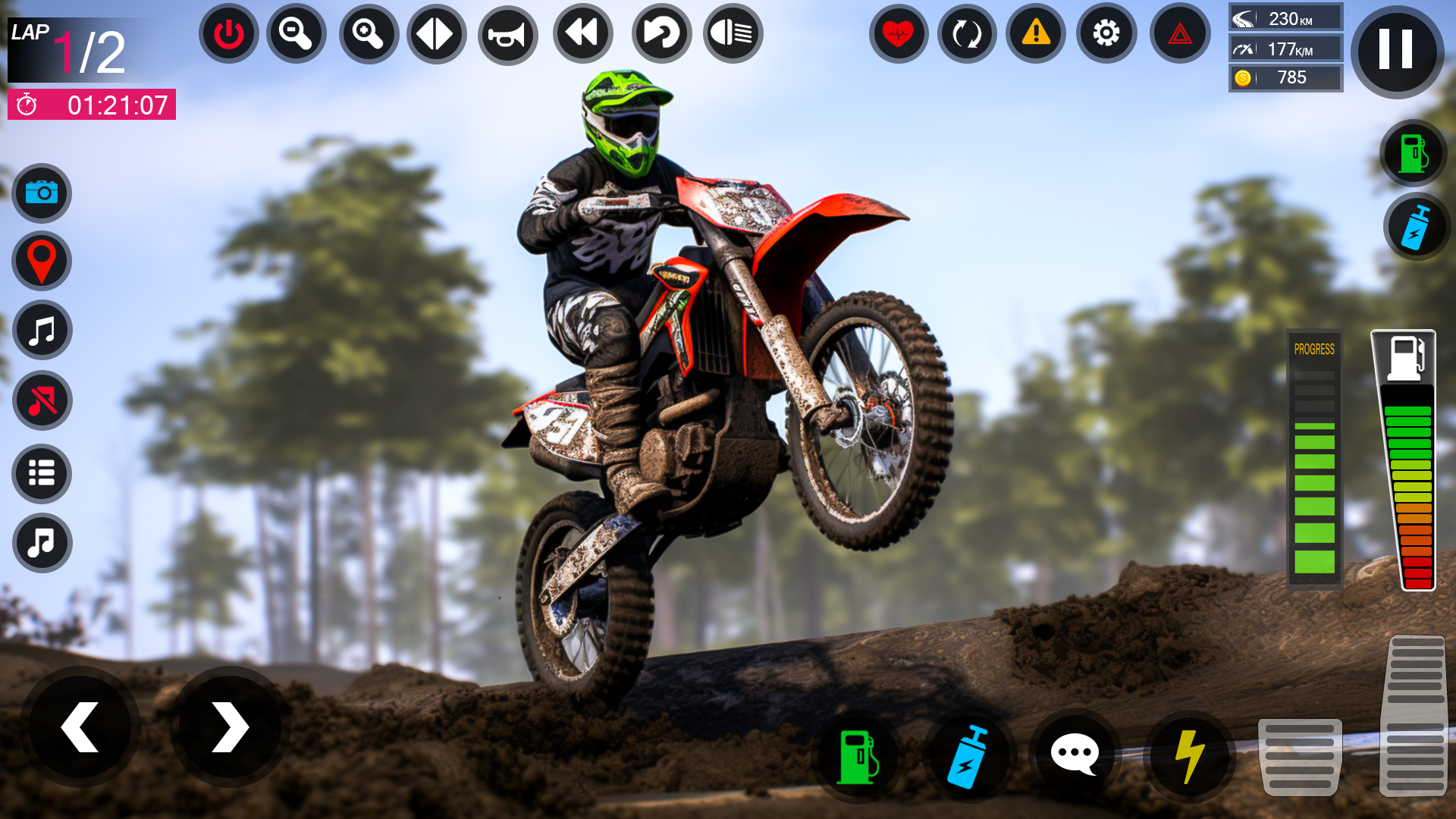
Task: Tap the quit power button
Action: [228, 34]
